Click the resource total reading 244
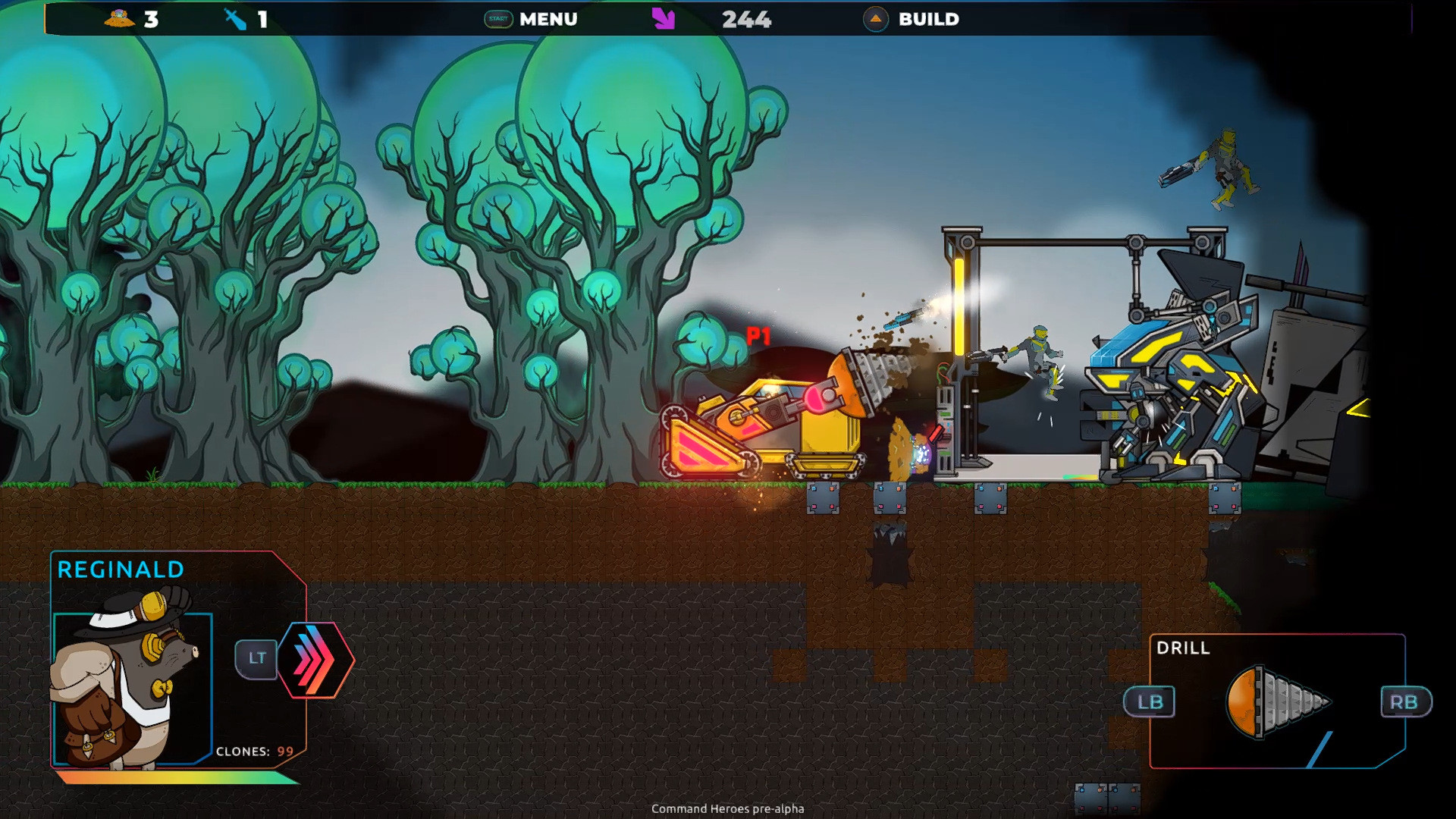The image size is (1456, 819). coord(746,20)
